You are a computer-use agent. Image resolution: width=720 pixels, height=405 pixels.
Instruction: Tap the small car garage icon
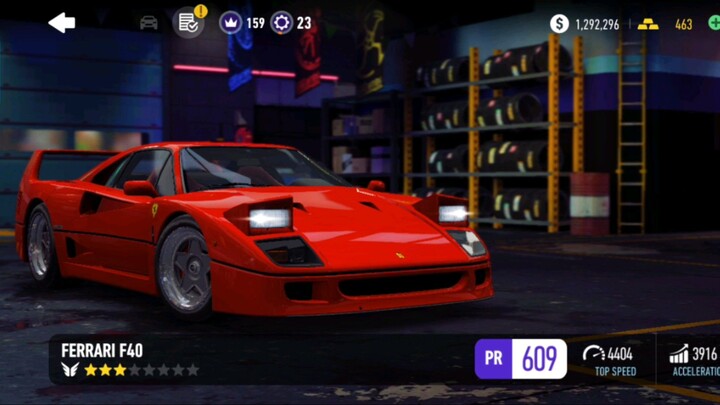[x=149, y=22]
